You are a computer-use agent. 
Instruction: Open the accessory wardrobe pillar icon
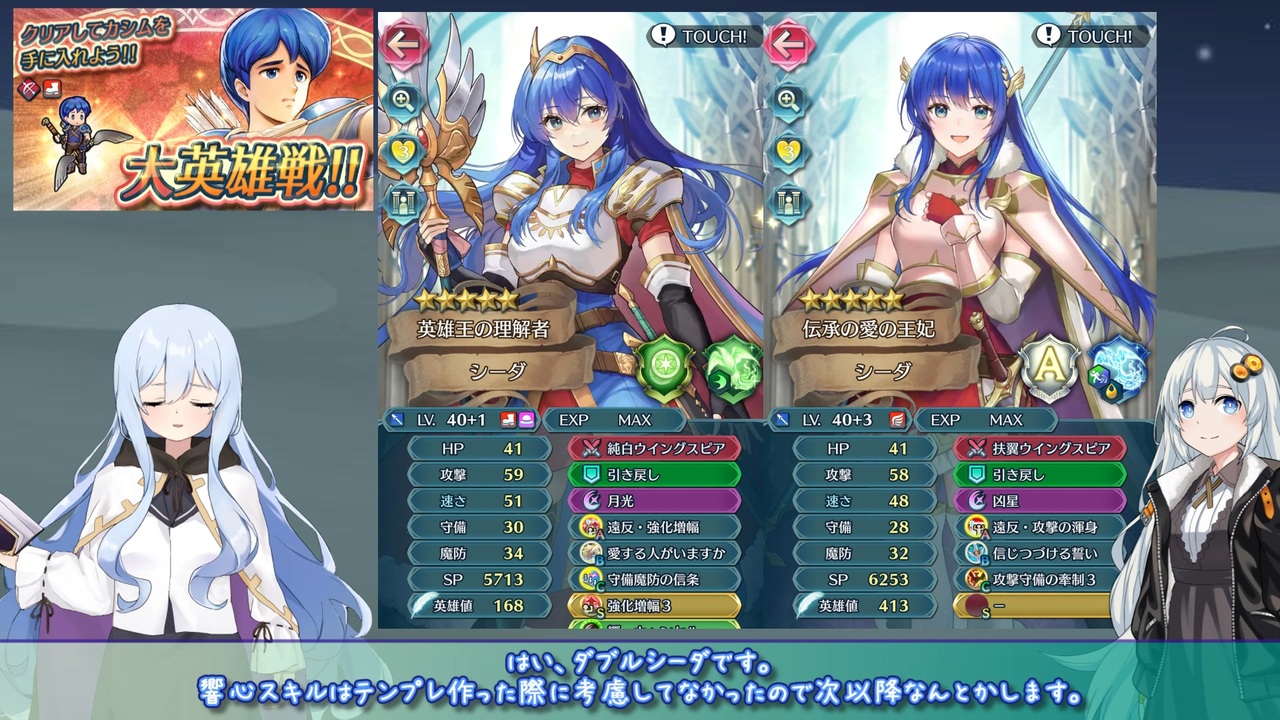coord(403,202)
